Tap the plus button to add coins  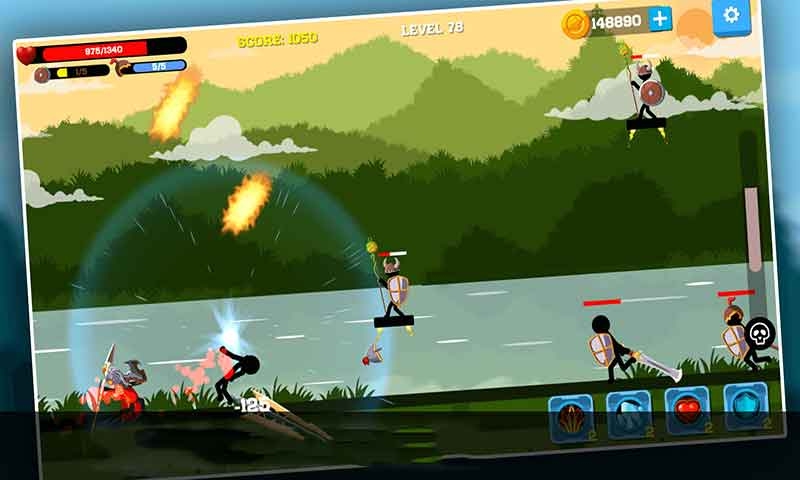[660, 19]
